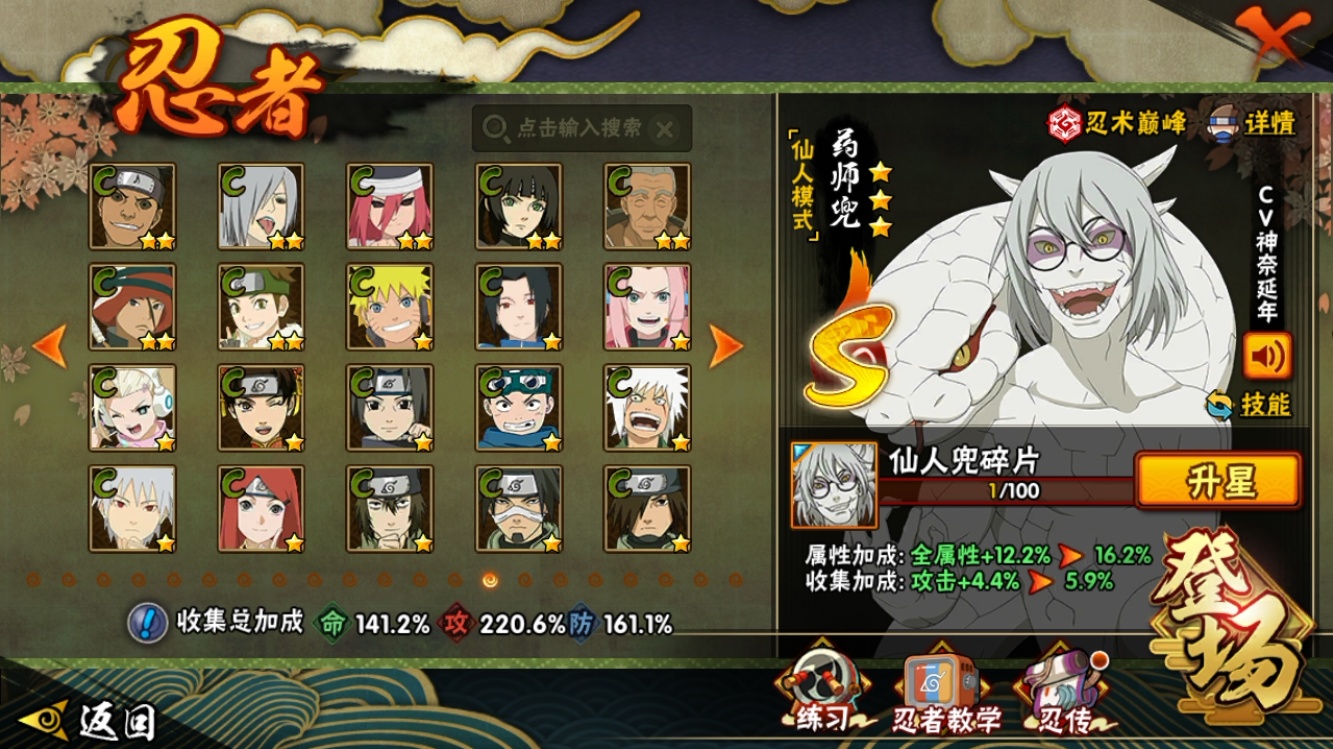This screenshot has width=1333, height=749.
Task: Play the CV voice sample speaker button
Action: coord(1266,355)
